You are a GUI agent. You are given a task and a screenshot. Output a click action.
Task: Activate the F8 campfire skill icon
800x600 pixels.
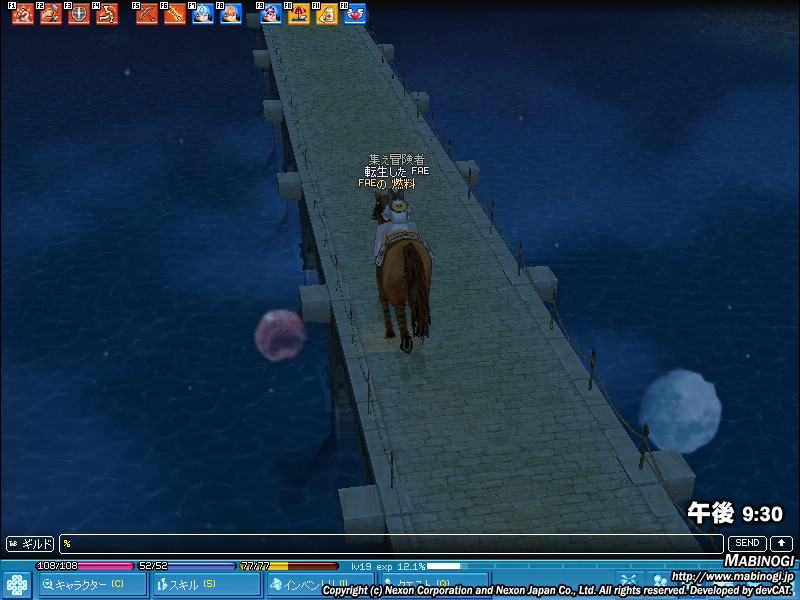point(231,14)
